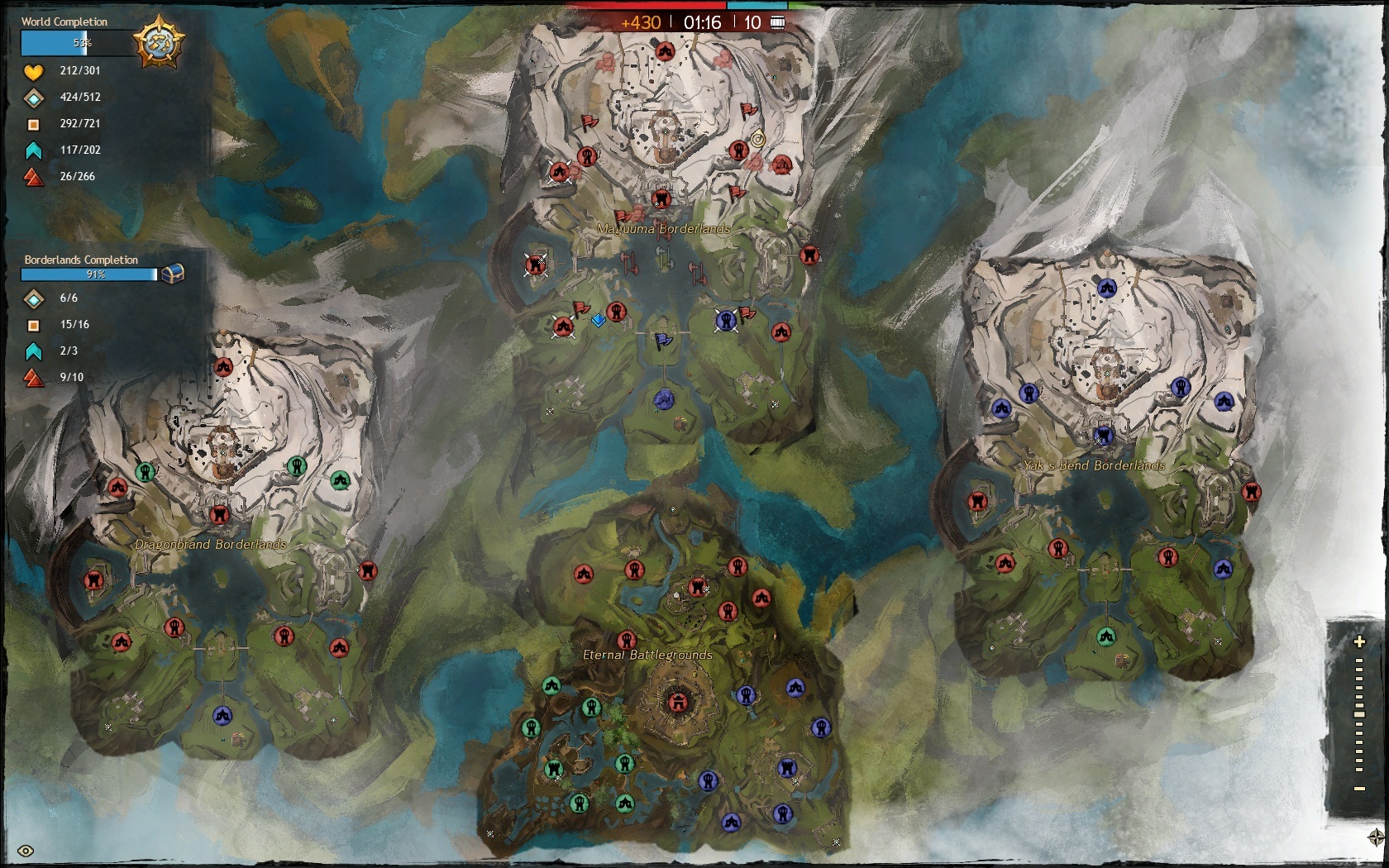Select the yellow circle marker in Maguuma

click(x=758, y=140)
